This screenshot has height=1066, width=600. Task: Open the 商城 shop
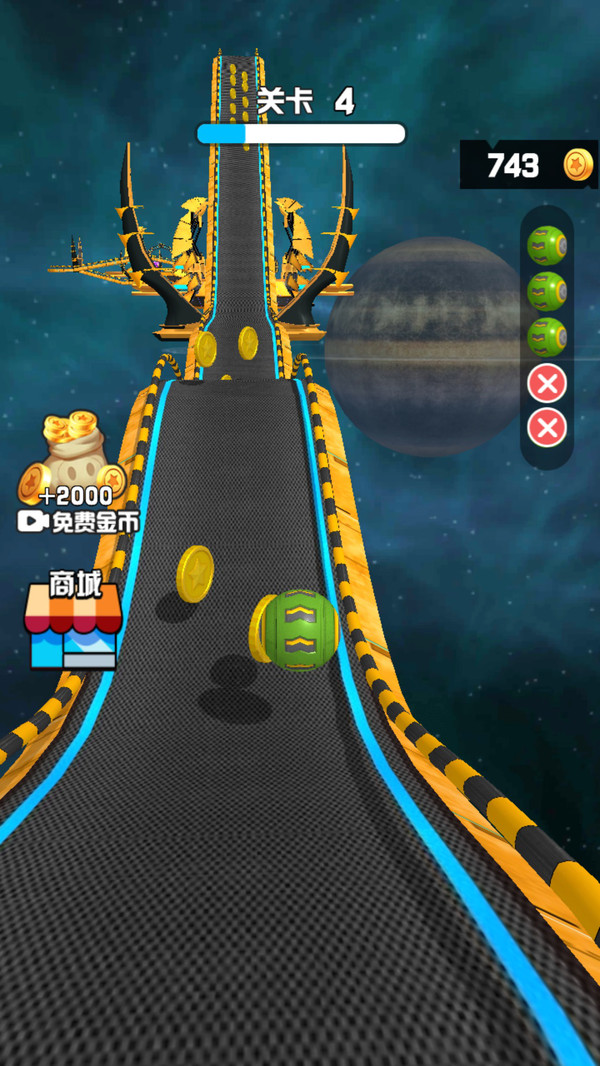75,621
